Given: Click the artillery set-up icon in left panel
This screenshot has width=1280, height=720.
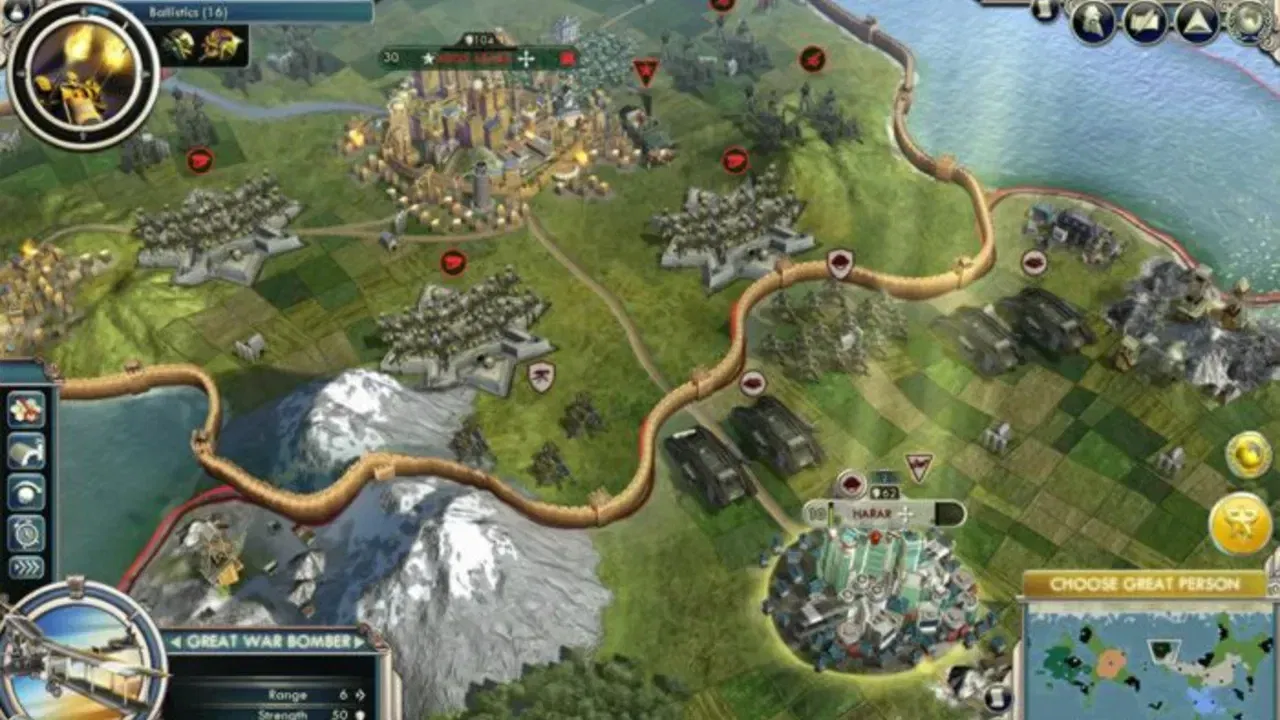Looking at the screenshot, I should point(25,450).
